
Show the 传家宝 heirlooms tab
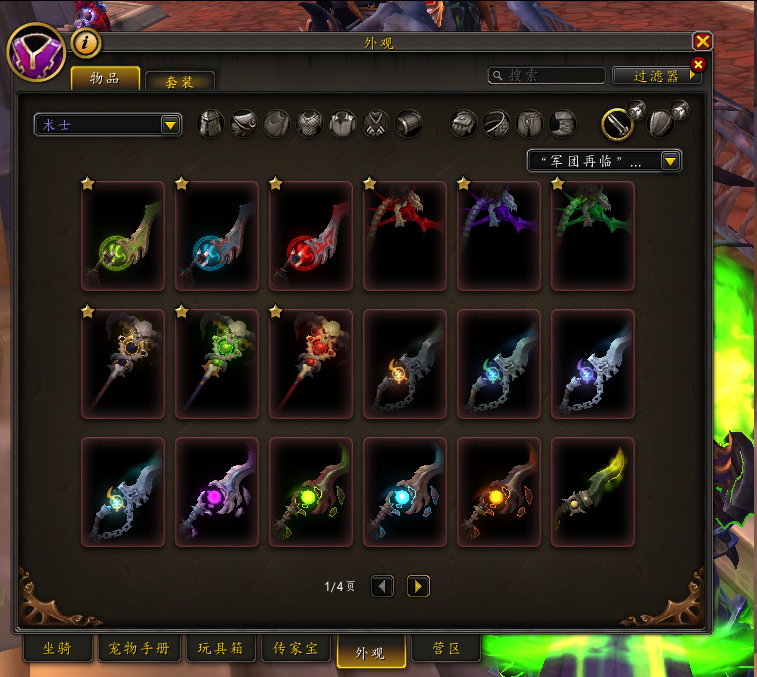pos(296,649)
